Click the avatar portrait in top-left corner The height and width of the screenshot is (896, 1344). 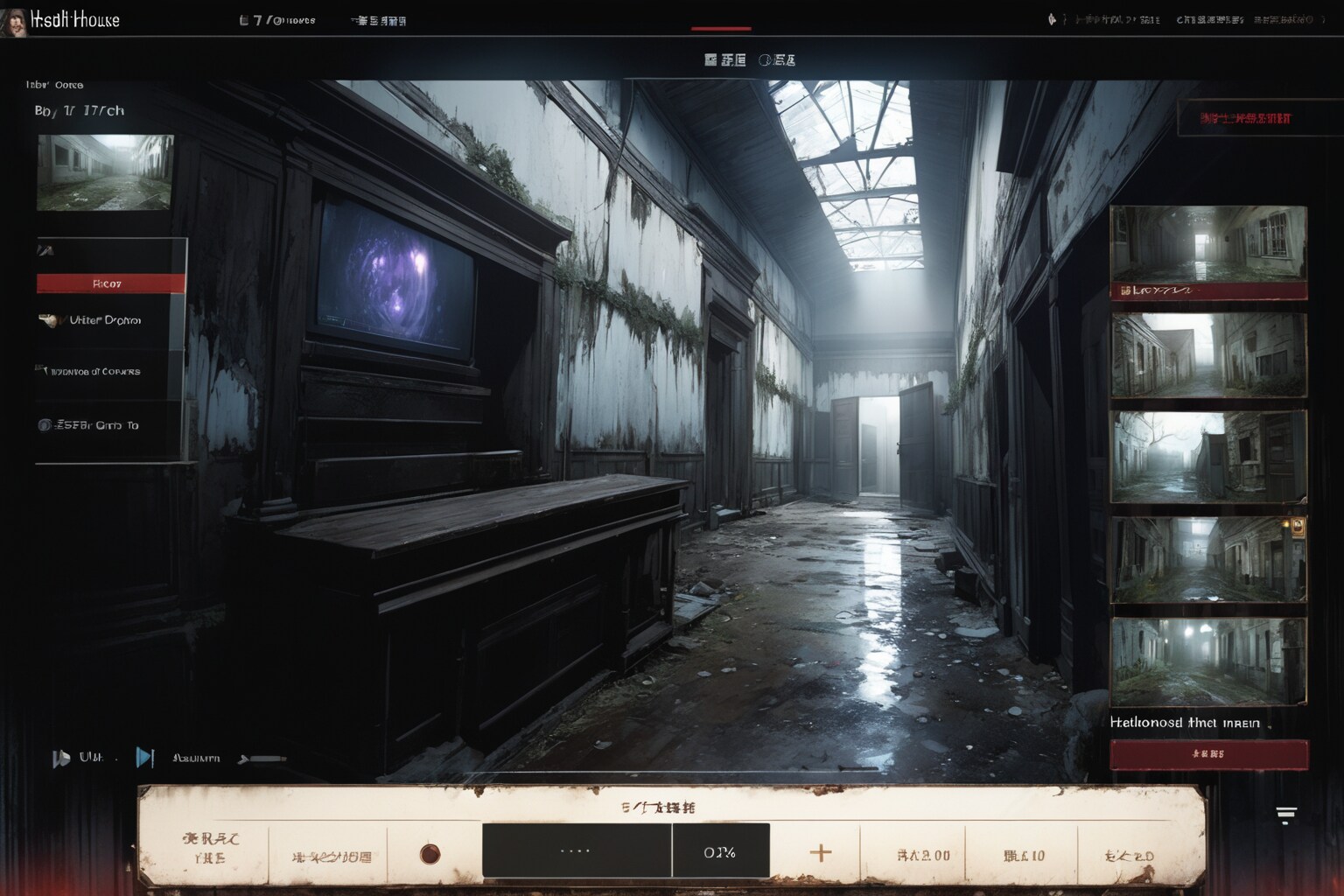click(x=13, y=21)
